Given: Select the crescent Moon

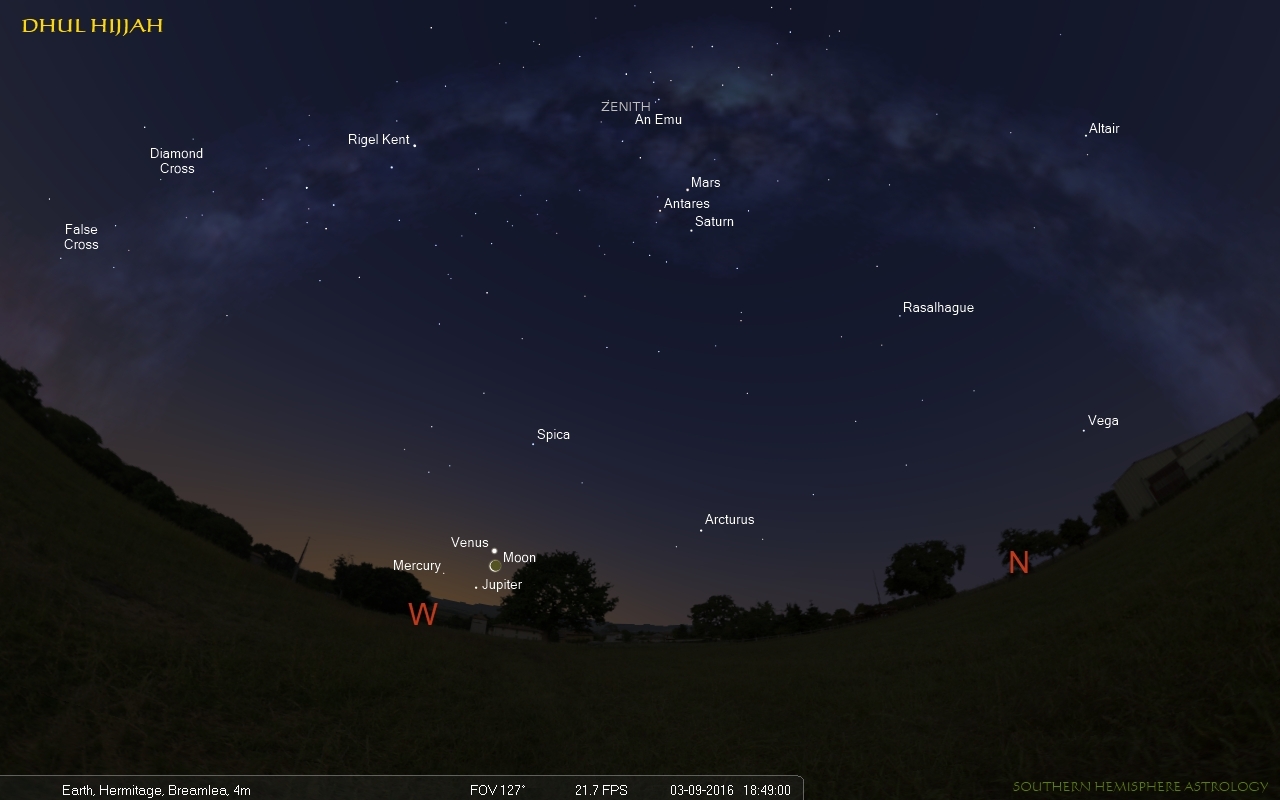Looking at the screenshot, I should pyautogui.click(x=494, y=566).
